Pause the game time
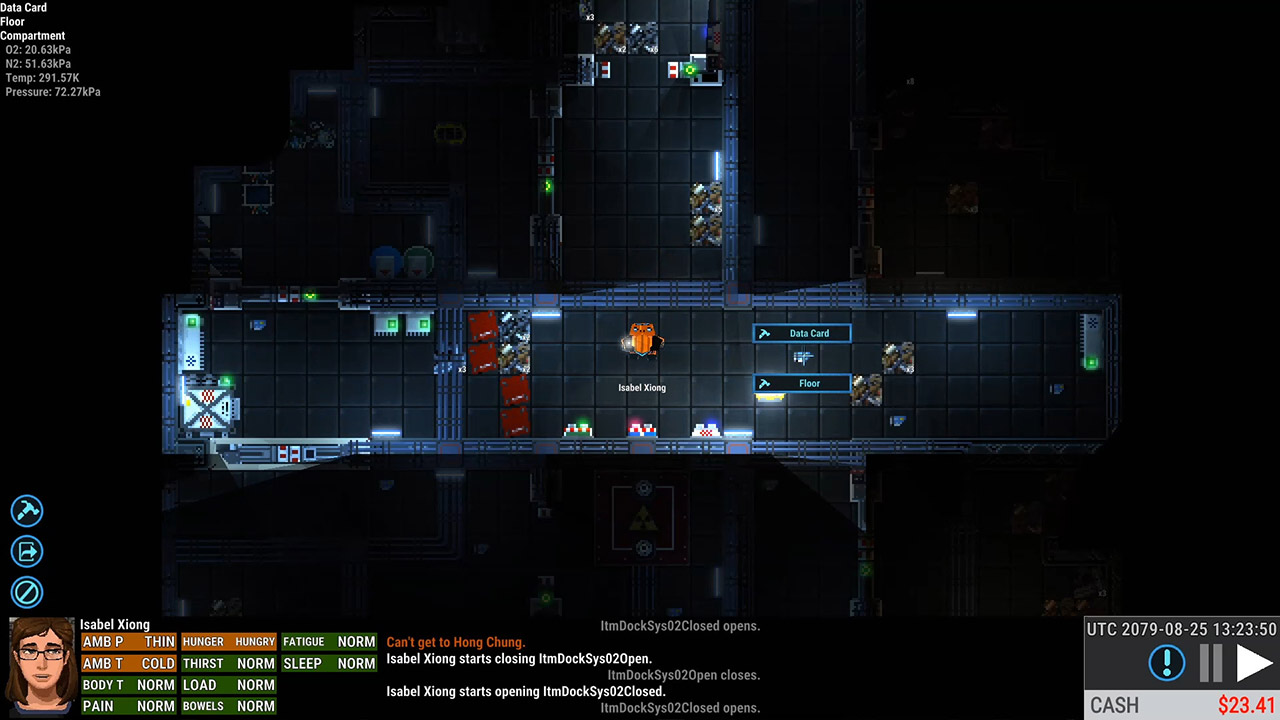 1211,663
